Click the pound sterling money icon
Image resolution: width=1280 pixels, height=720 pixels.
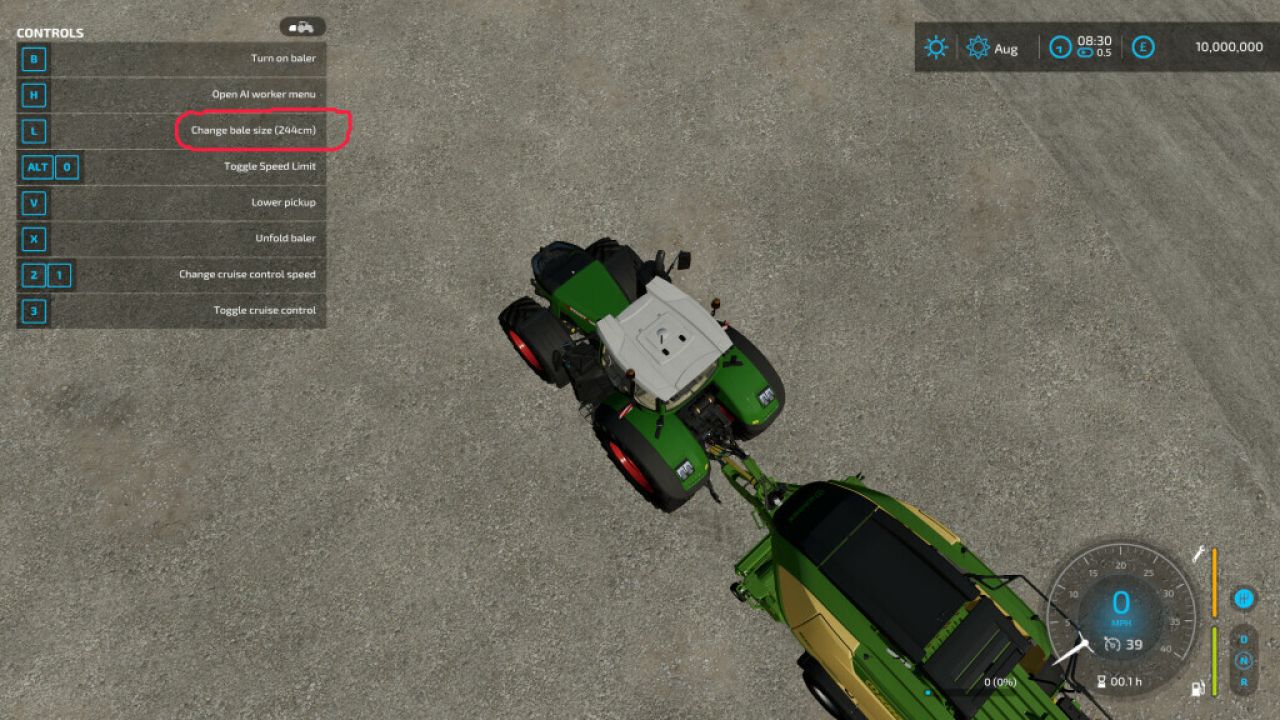[1142, 46]
